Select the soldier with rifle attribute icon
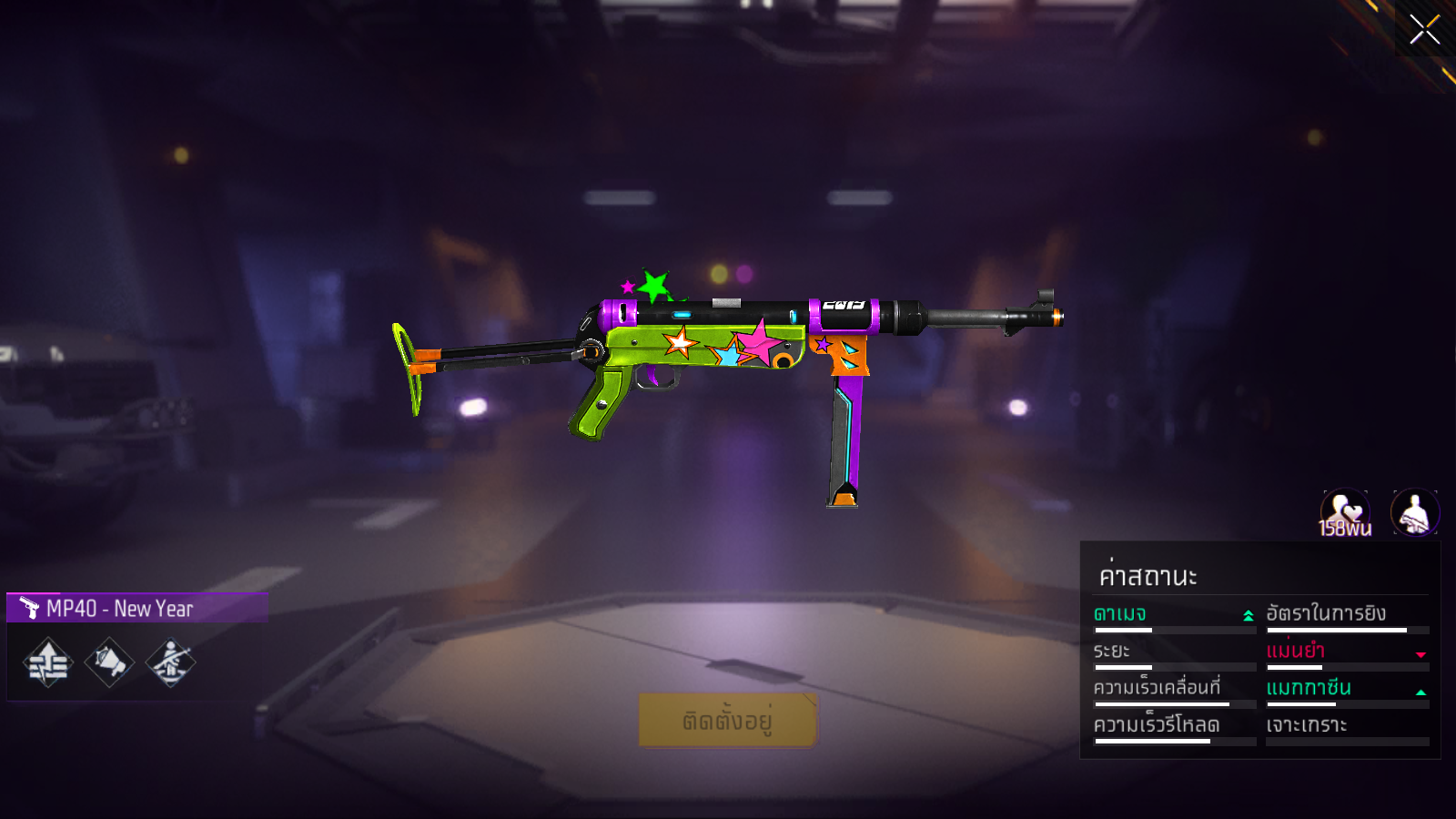 point(170,662)
